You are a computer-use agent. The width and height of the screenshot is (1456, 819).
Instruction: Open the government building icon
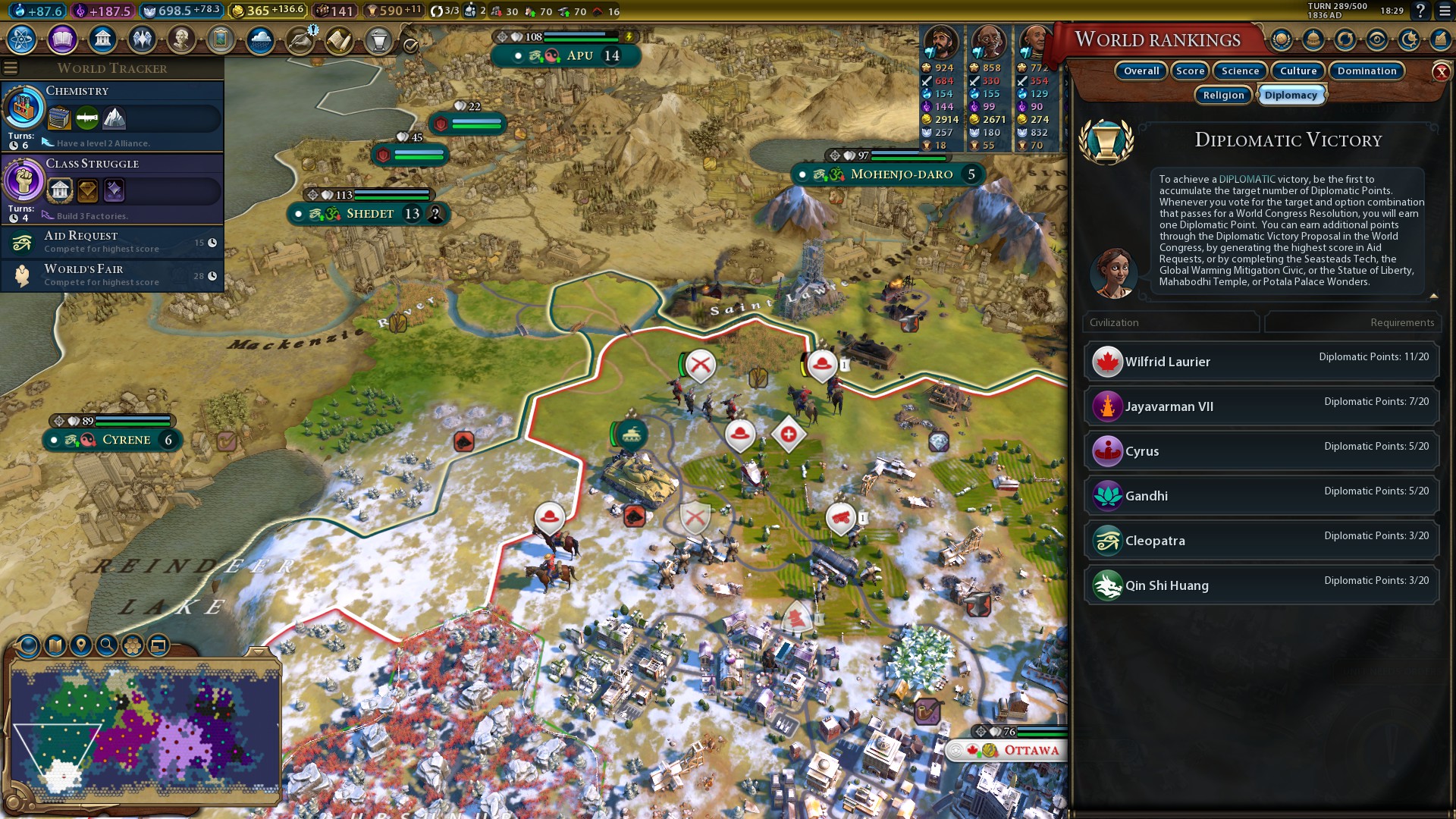102,39
